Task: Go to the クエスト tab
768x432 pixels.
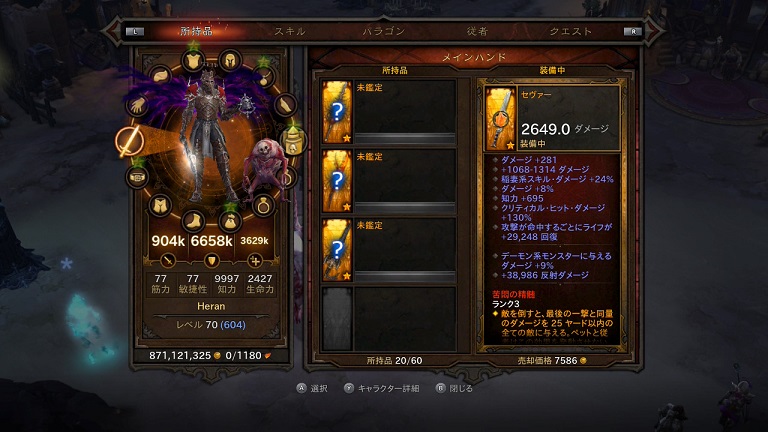Action: pos(571,31)
